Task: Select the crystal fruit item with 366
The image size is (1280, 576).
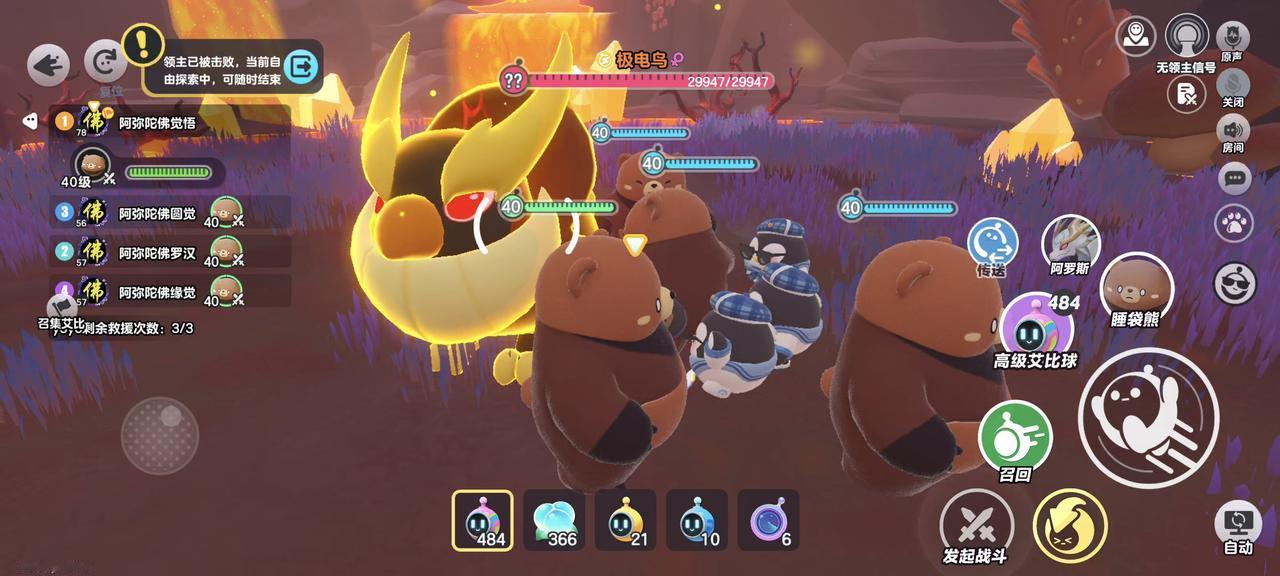Action: click(554, 520)
